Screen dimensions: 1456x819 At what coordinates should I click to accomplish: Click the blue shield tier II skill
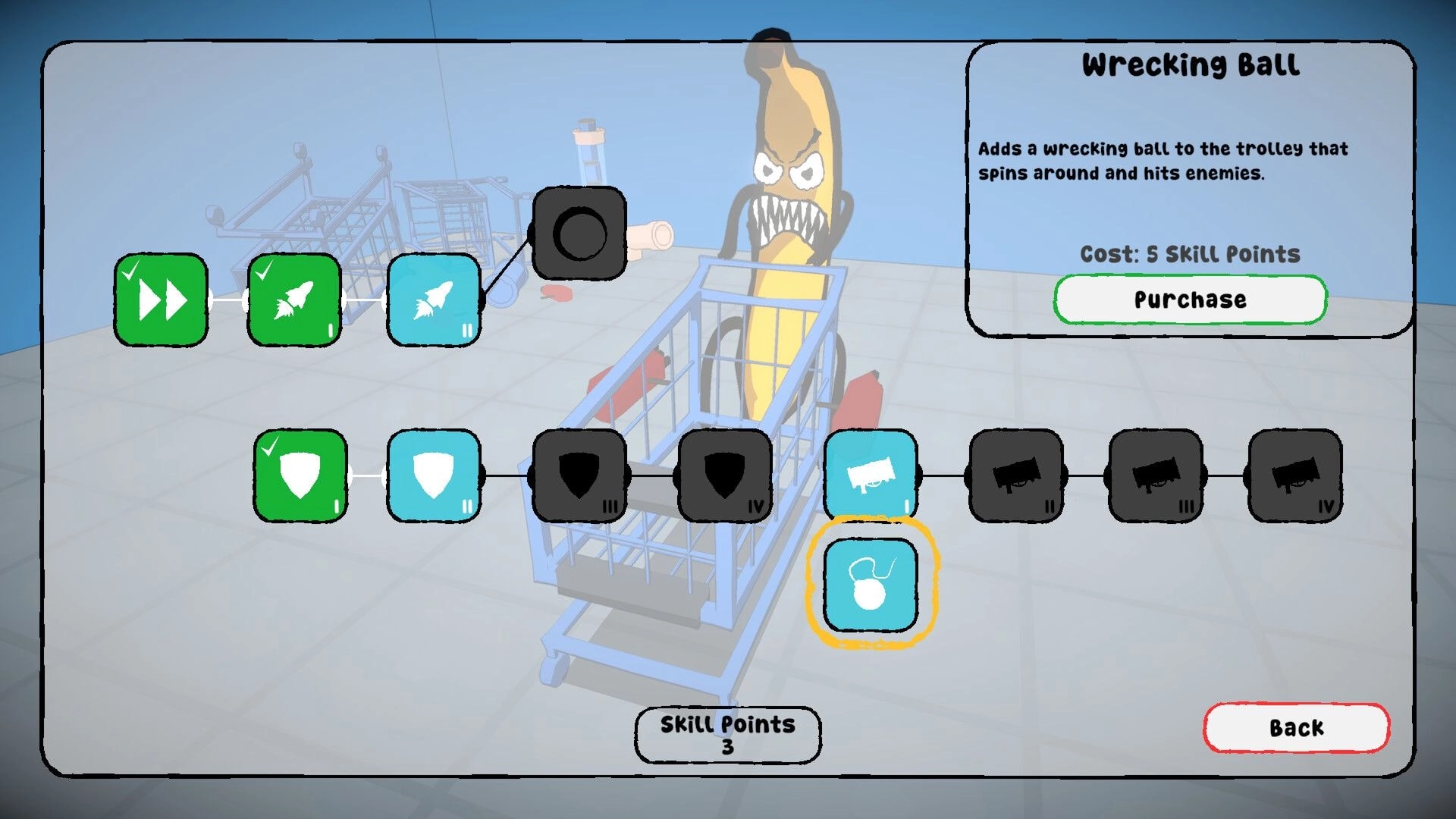click(x=434, y=476)
